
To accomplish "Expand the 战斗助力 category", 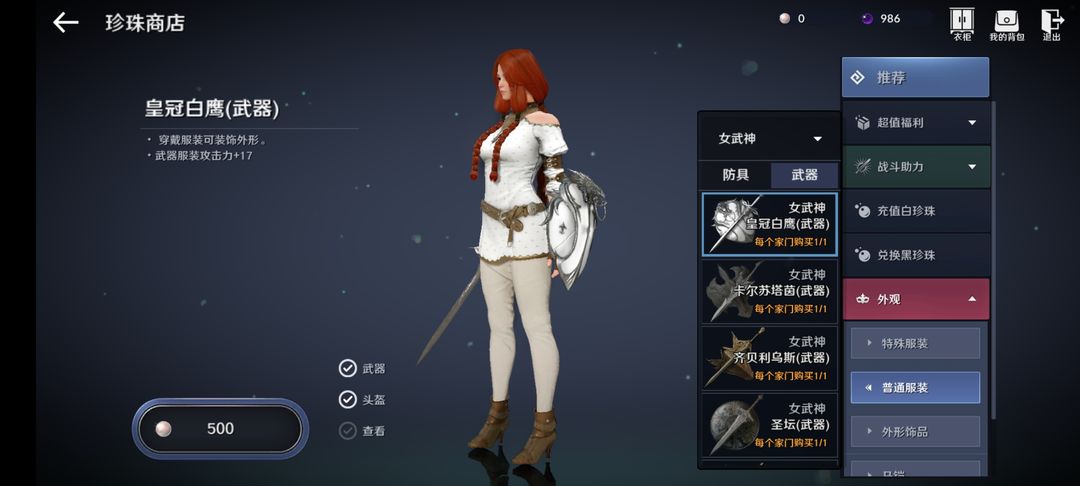I will click(x=916, y=167).
